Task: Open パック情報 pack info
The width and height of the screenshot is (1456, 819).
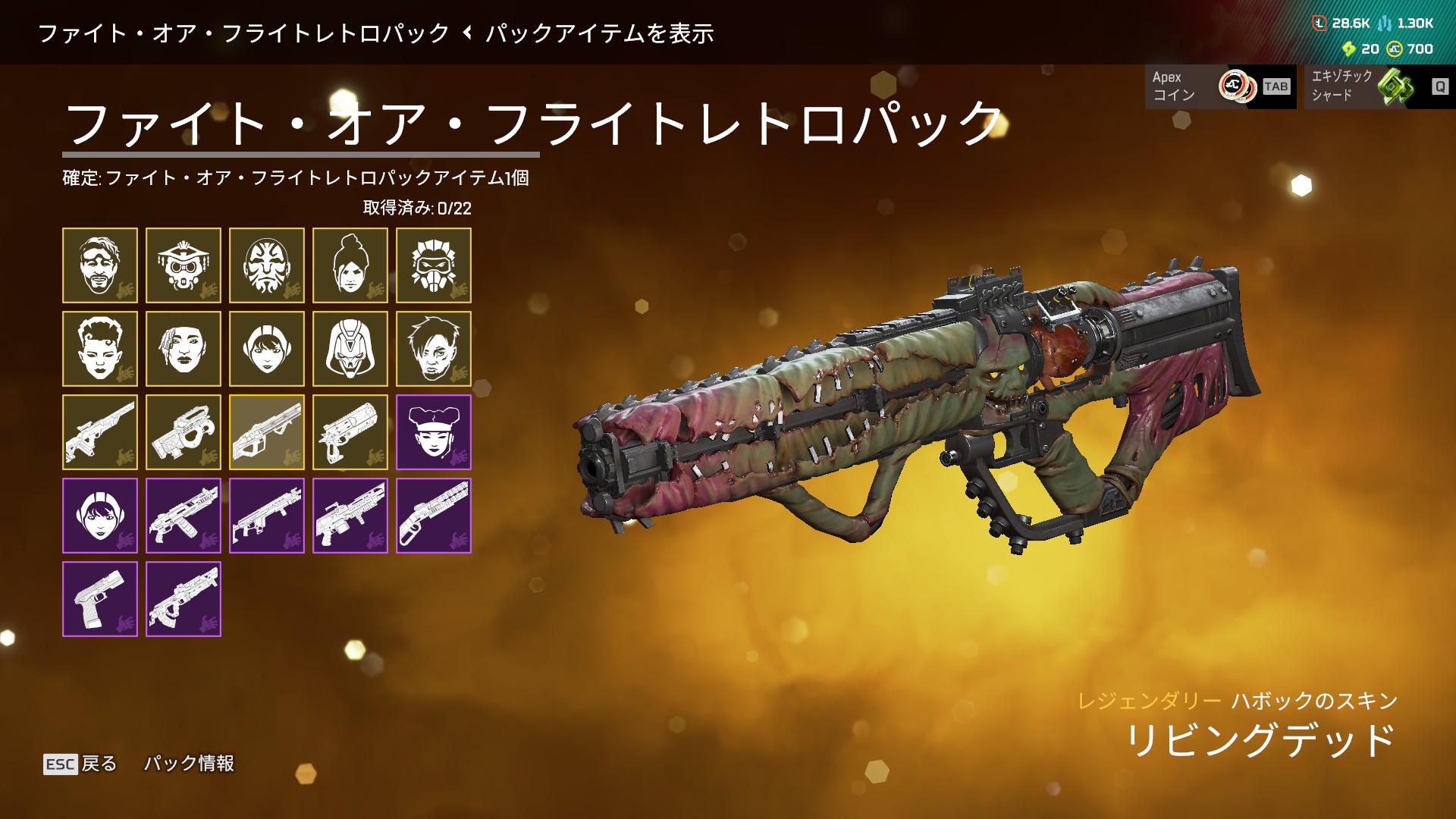Action: 189,764
